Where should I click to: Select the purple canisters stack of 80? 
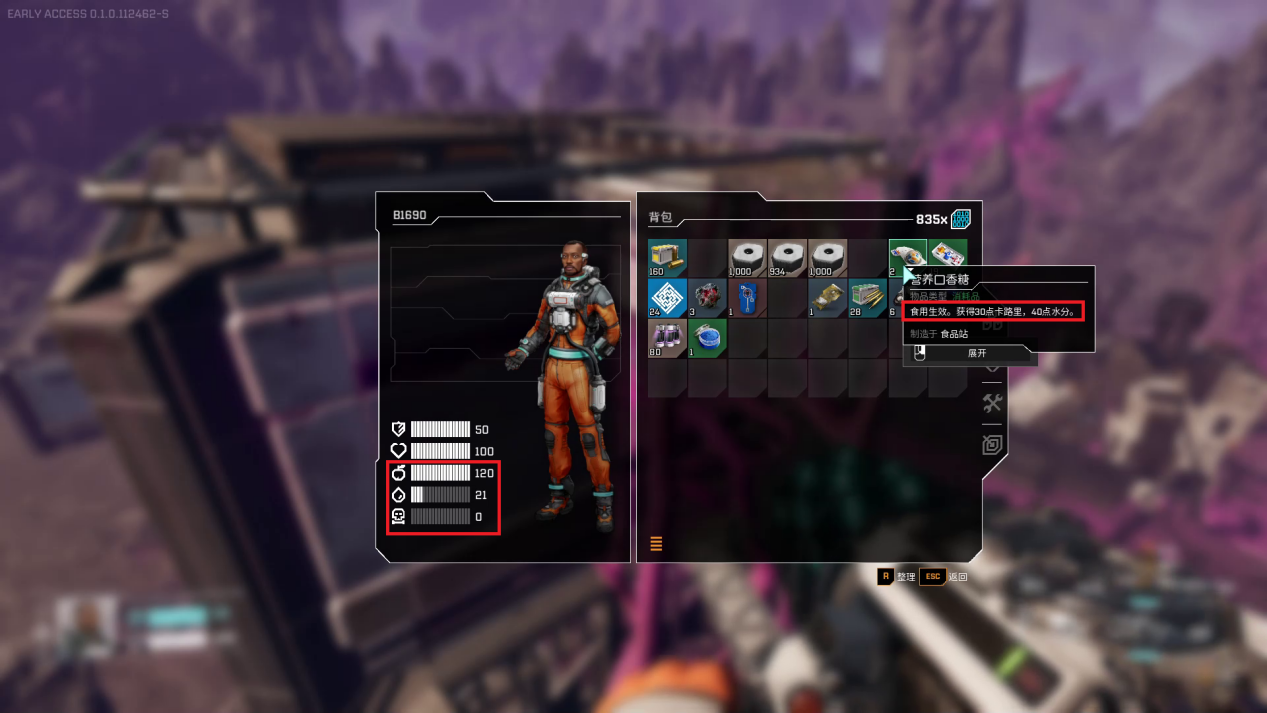[667, 338]
